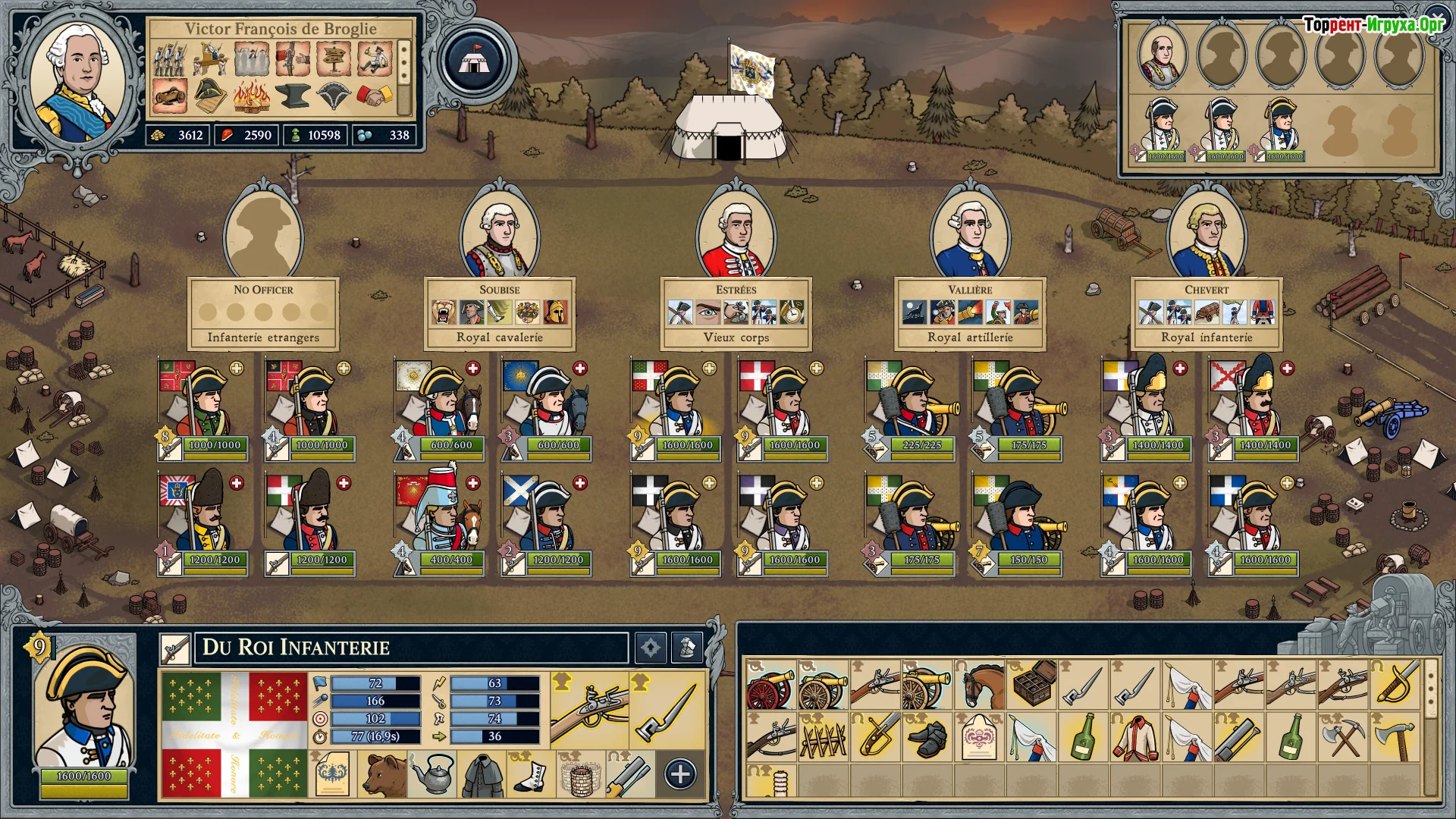
Task: Select the Vallière officer portrait
Action: point(971,237)
